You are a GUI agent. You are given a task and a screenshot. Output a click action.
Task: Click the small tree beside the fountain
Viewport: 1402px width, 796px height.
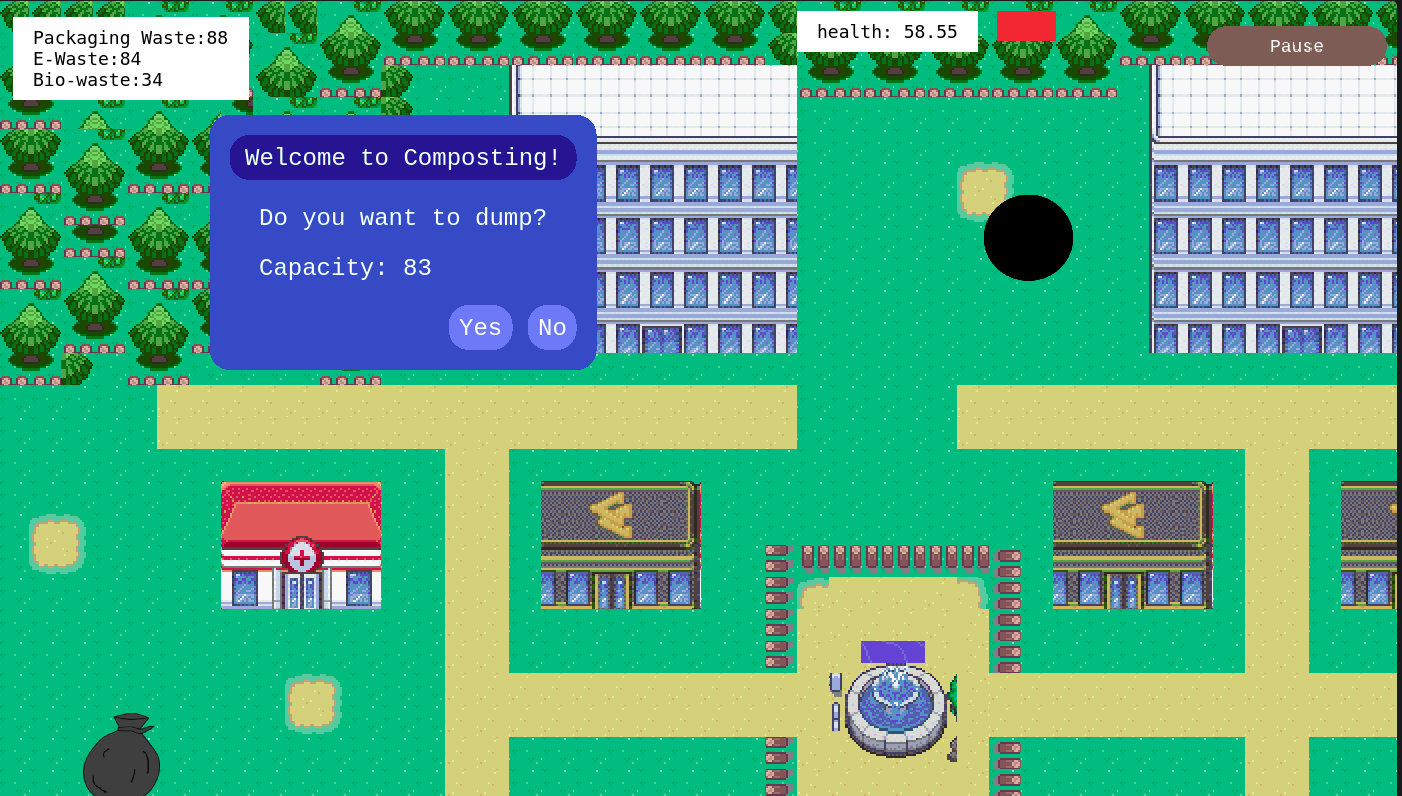click(x=957, y=693)
